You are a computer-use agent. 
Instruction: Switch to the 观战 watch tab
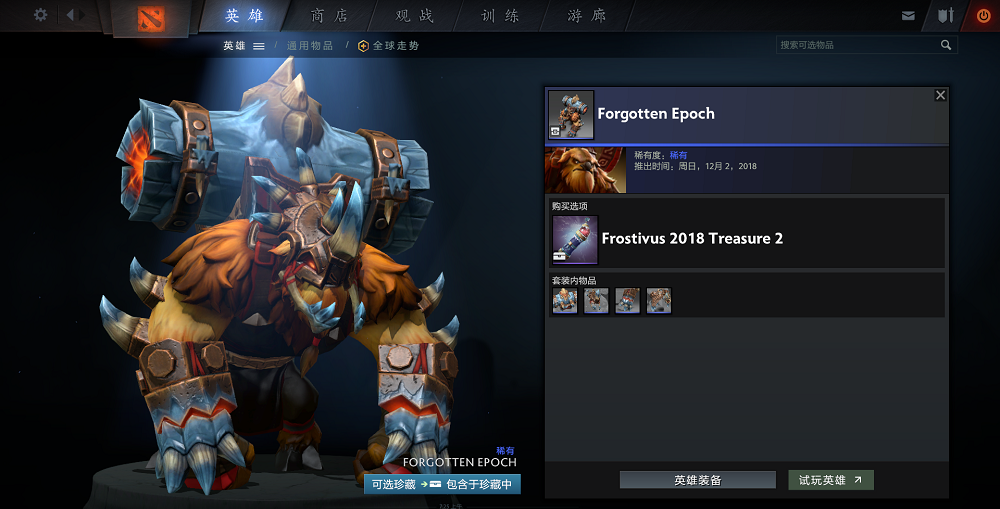[415, 16]
